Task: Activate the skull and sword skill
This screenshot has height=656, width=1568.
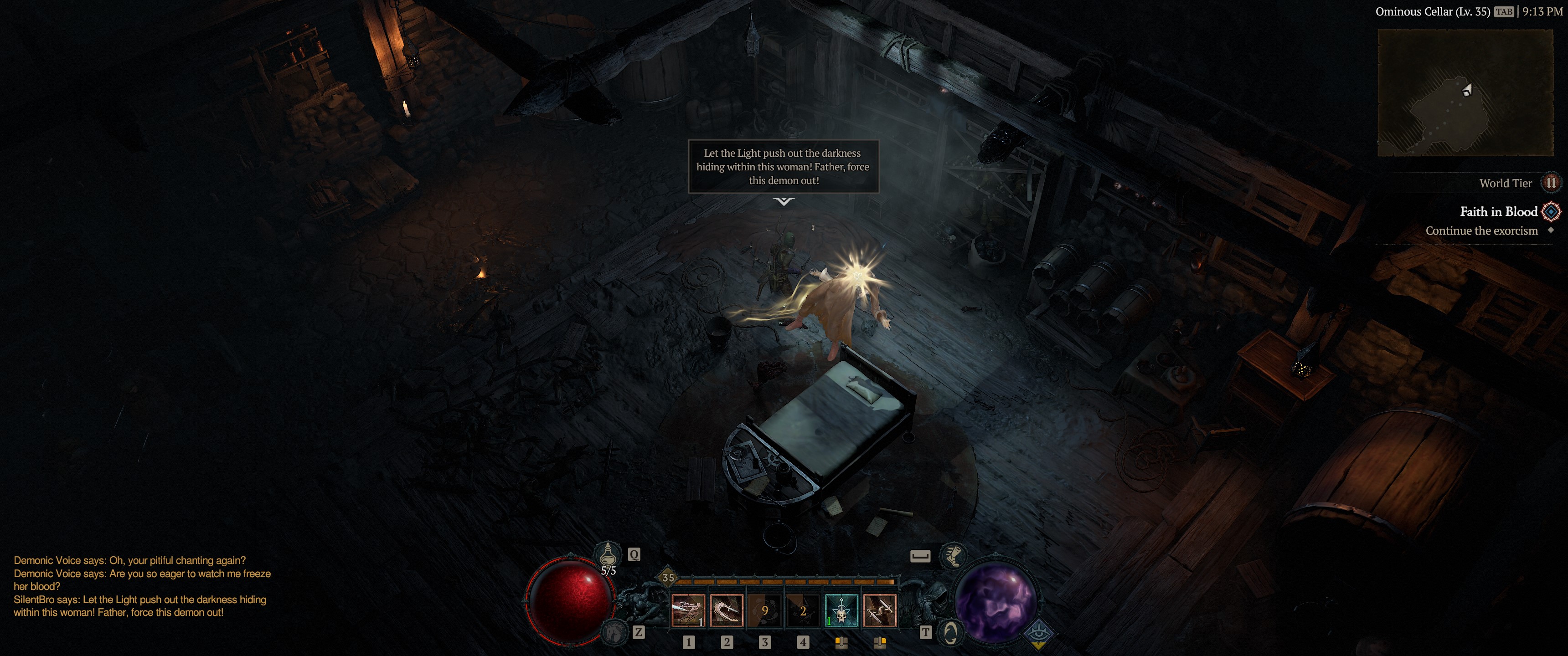Action: (841, 610)
